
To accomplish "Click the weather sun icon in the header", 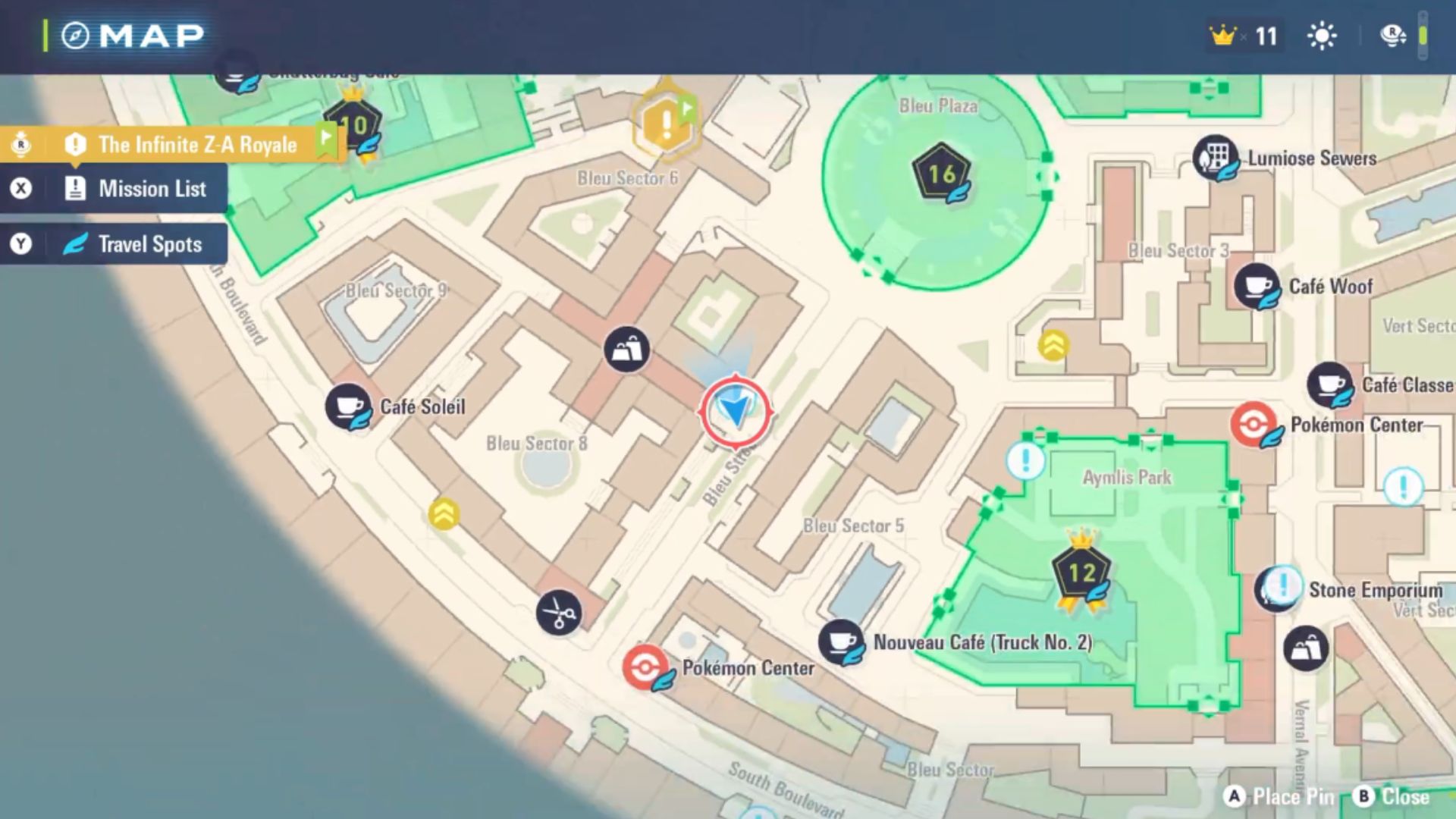I will tap(1322, 35).
